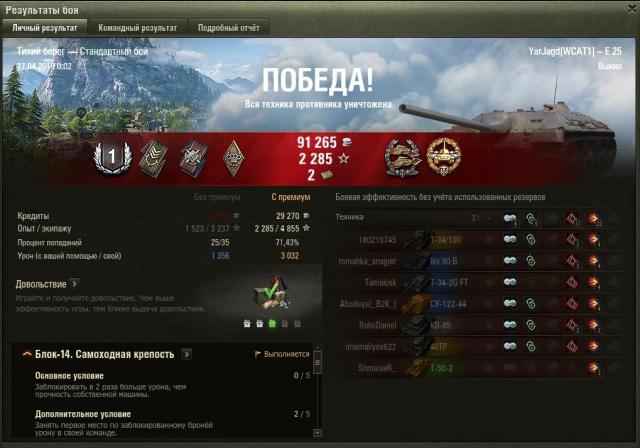Select the Личный результат tab
Image resolution: width=640 pixels, height=448 pixels.
(x=45, y=28)
